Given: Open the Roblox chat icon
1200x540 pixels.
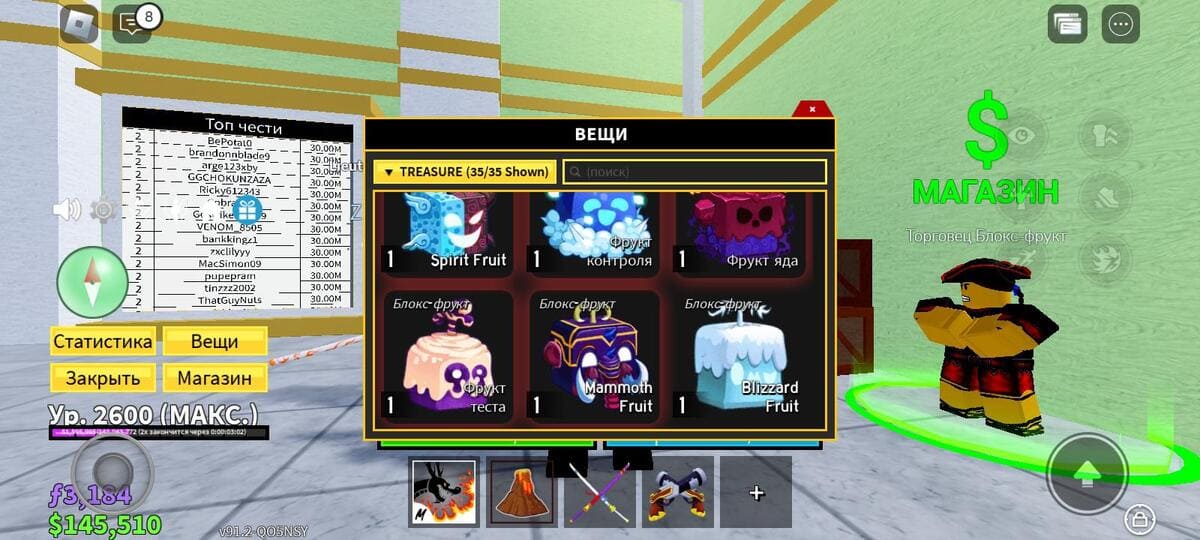Looking at the screenshot, I should point(132,23).
